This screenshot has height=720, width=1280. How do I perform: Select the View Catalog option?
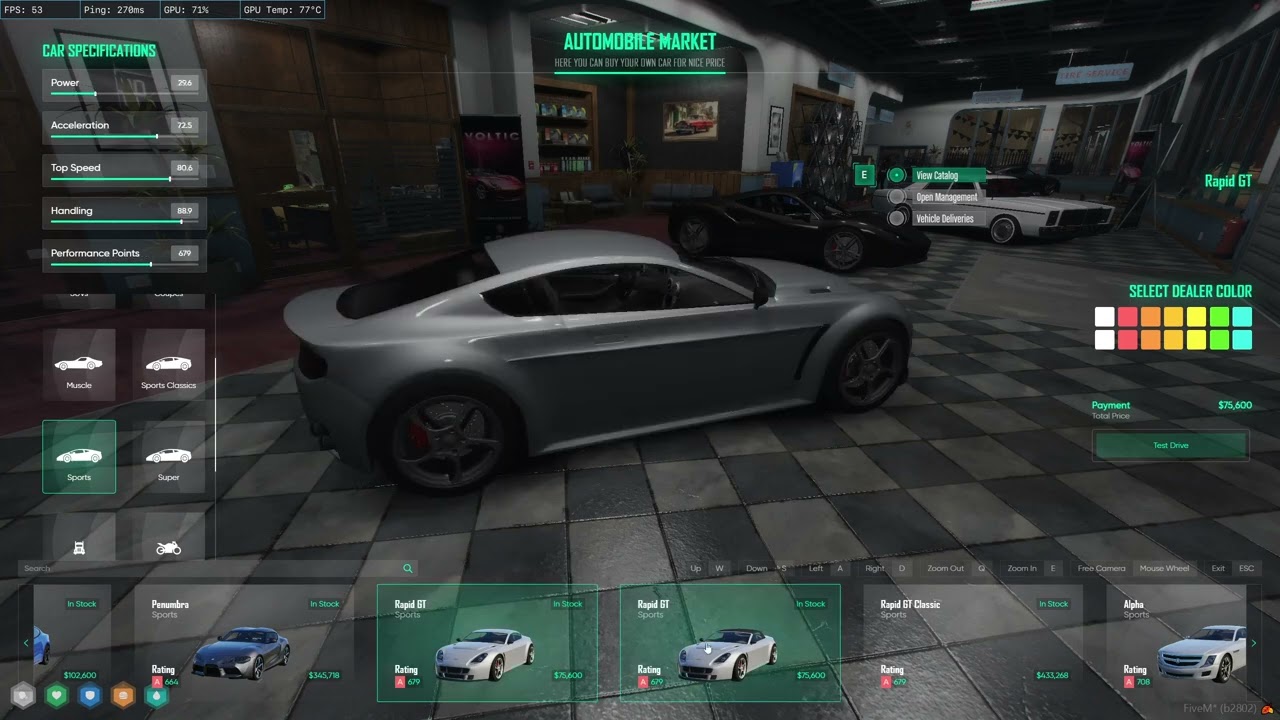tap(937, 176)
